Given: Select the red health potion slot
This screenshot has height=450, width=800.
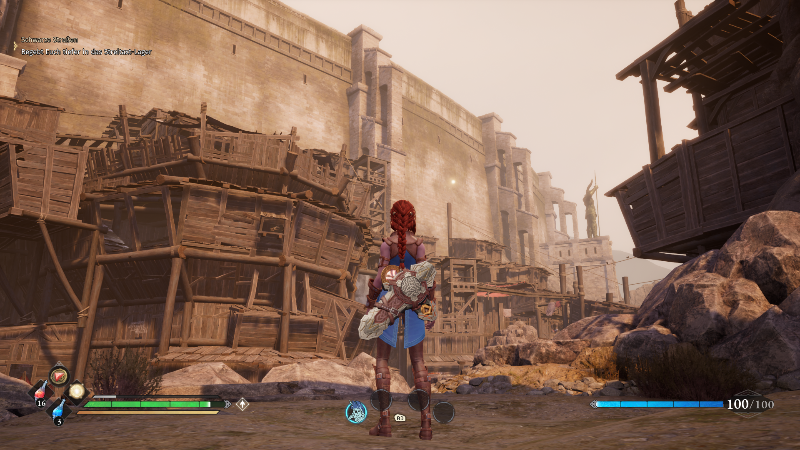Looking at the screenshot, I should 42,390.
